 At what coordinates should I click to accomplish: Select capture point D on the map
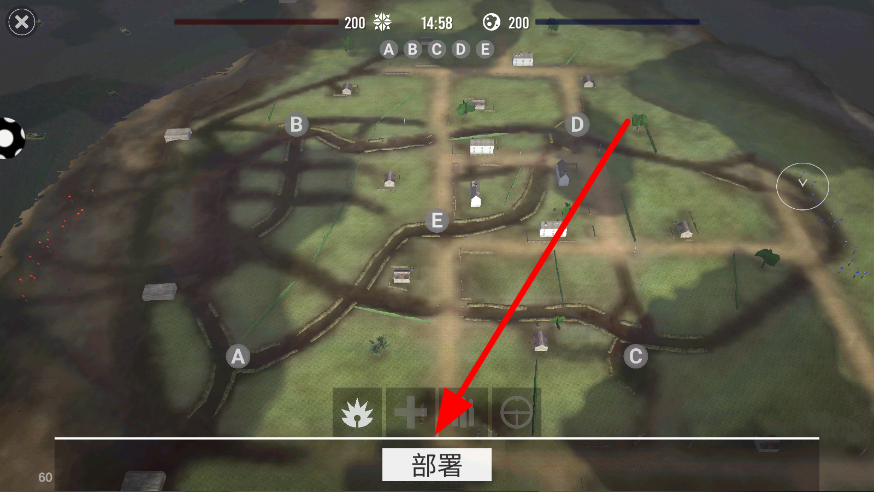coord(577,125)
